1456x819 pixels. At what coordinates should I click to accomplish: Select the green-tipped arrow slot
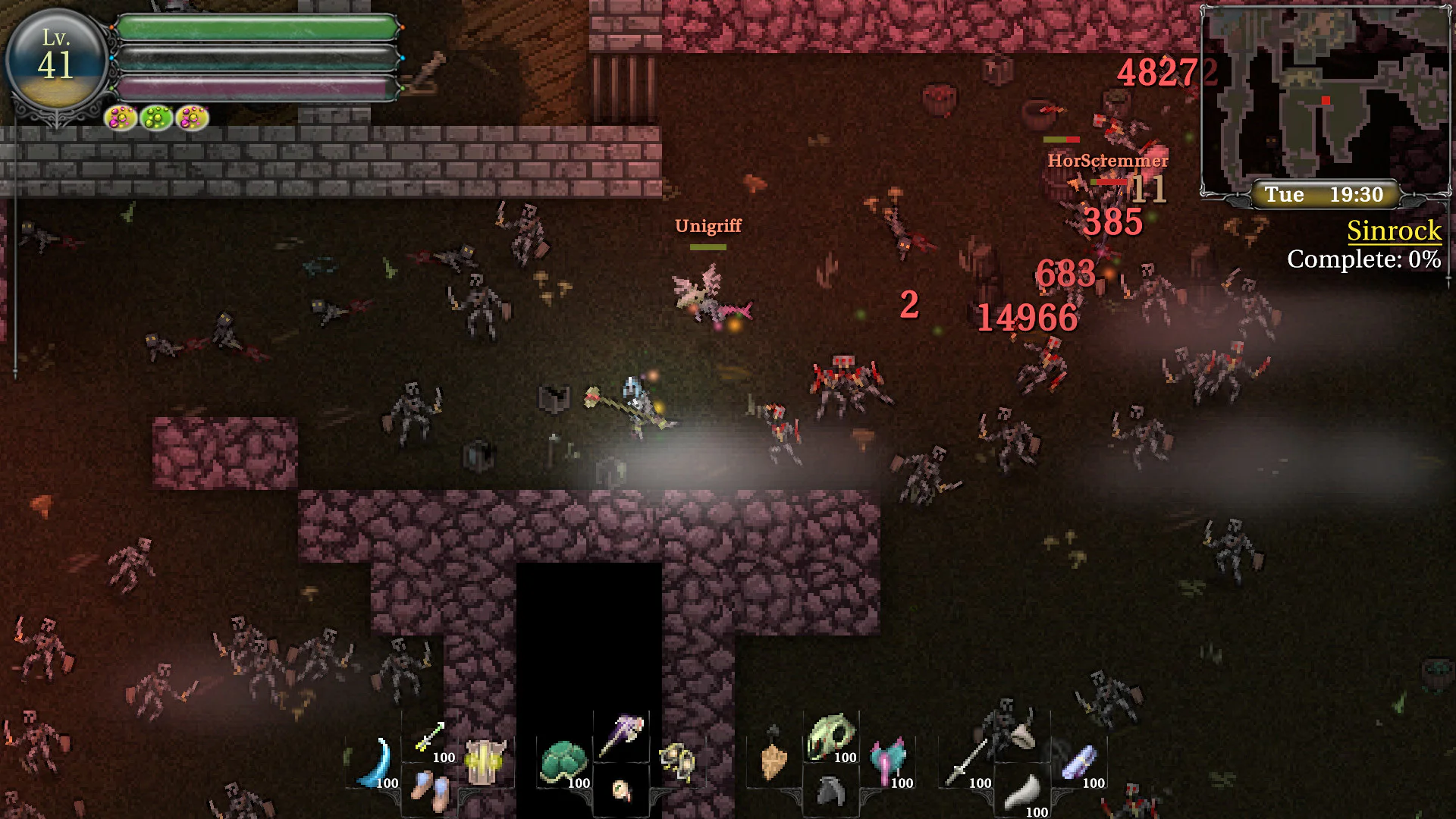[430, 737]
